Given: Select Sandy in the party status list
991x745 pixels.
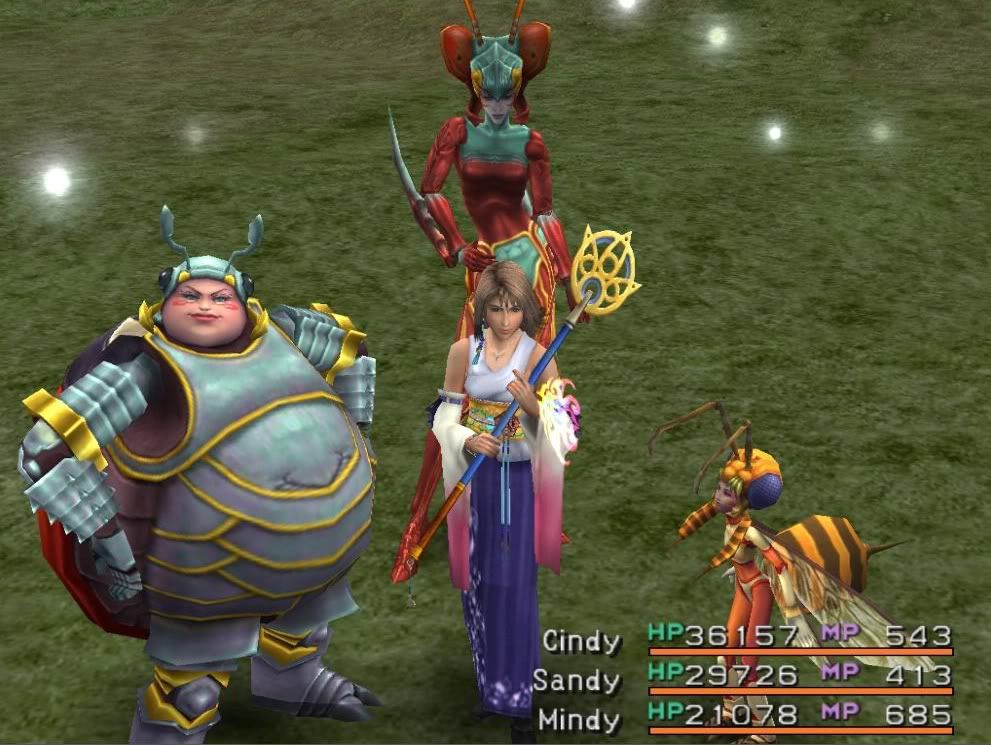Looking at the screenshot, I should tap(576, 680).
